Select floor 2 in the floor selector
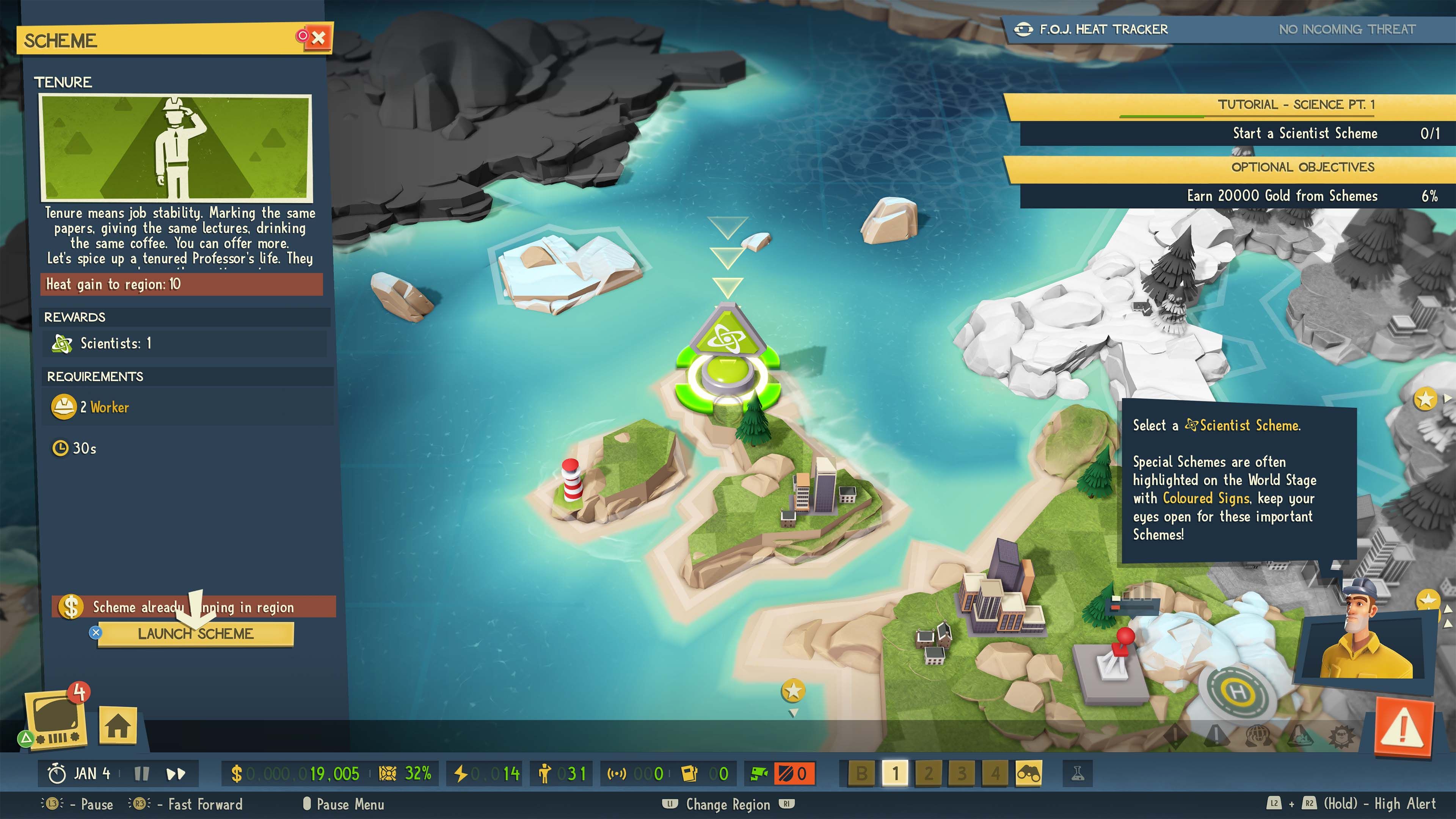The height and width of the screenshot is (819, 1456). coord(928,773)
